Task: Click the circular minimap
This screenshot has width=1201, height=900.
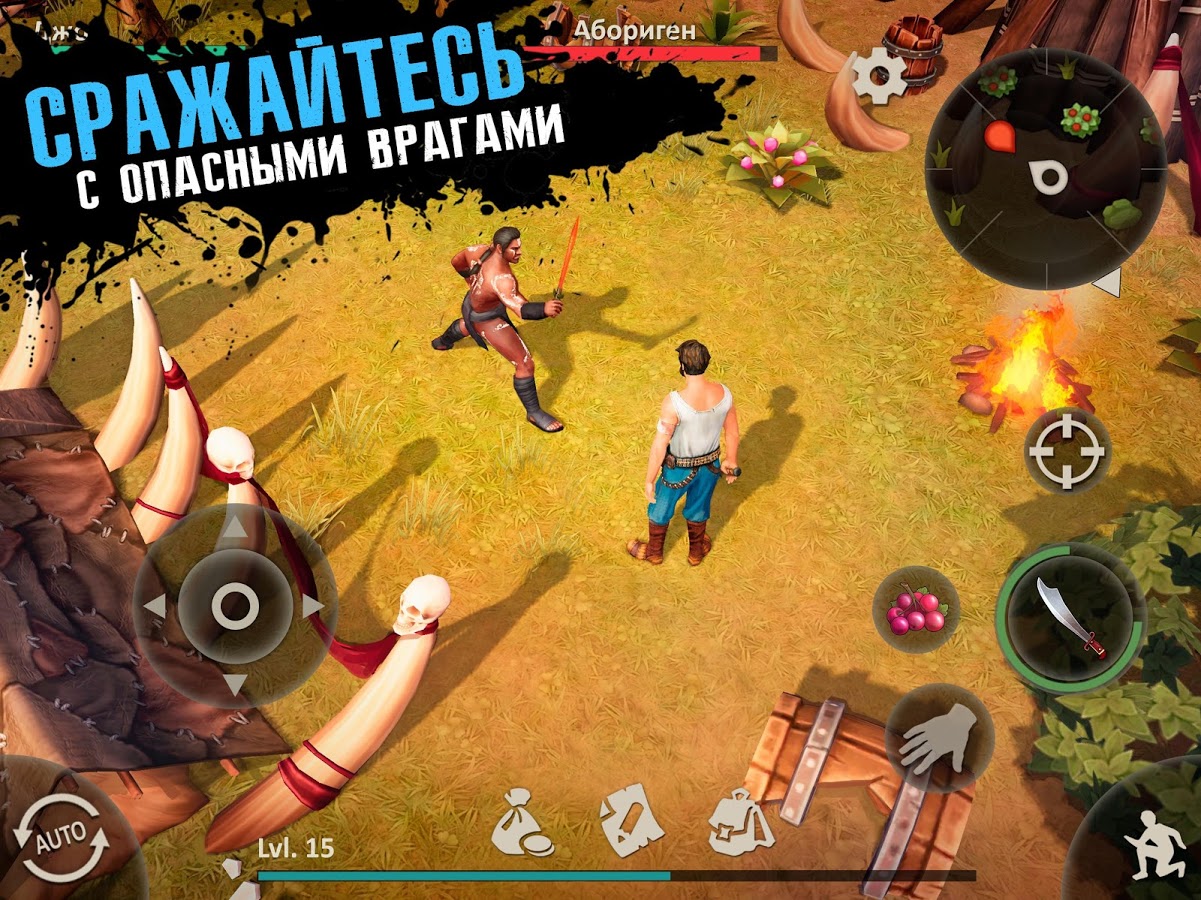Action: (x=1045, y=168)
